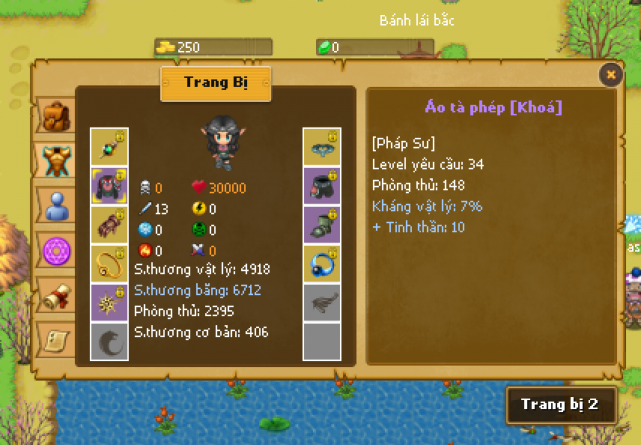Screen dimensions: 641x445
Task: Select the gold ring equipment slot
Action: point(109,263)
